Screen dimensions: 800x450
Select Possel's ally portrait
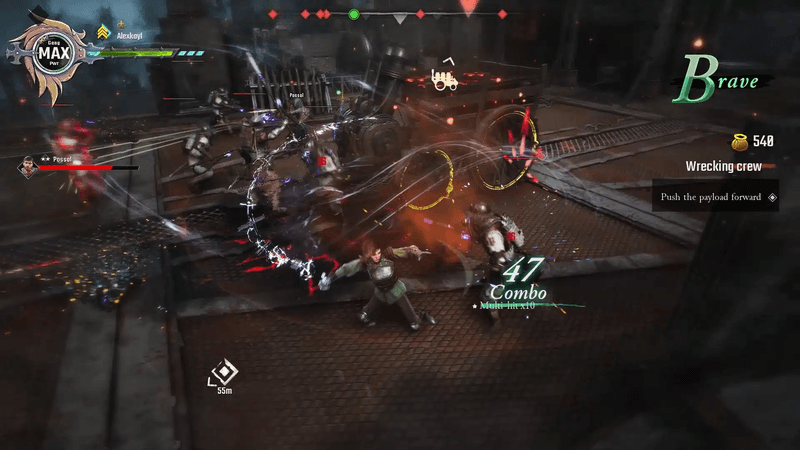coord(28,167)
